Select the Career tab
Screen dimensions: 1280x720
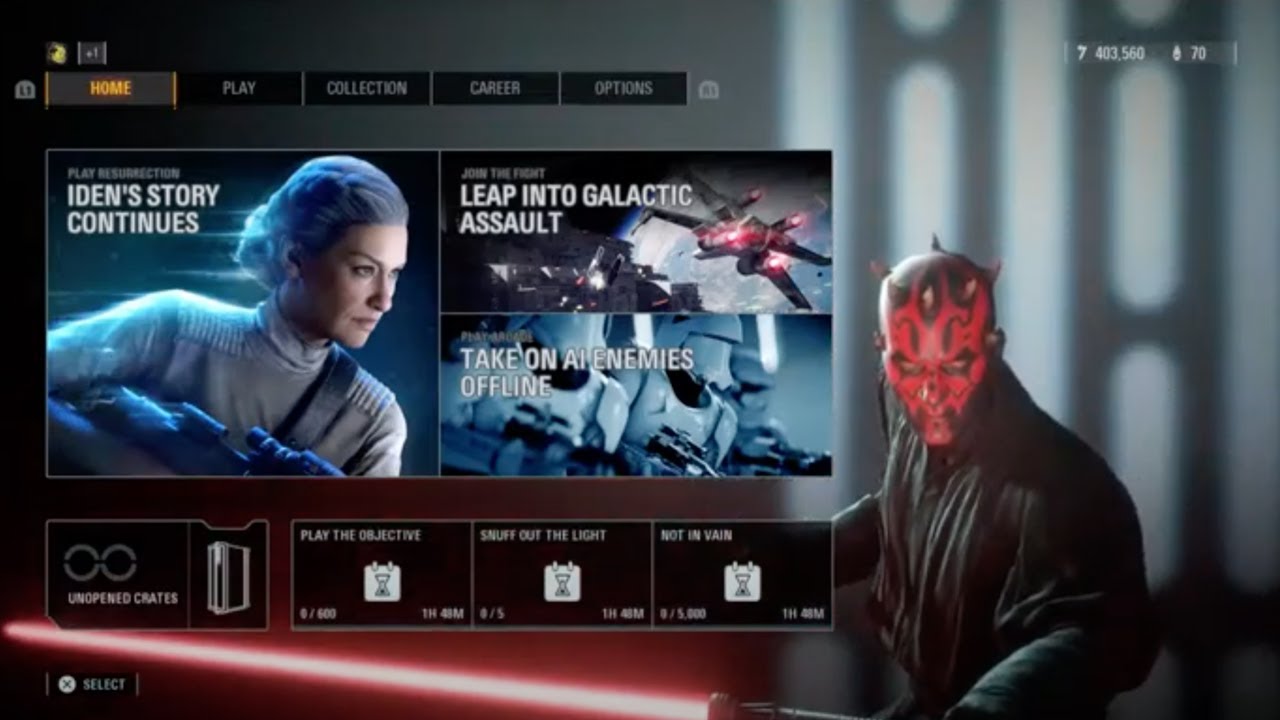pyautogui.click(x=495, y=88)
